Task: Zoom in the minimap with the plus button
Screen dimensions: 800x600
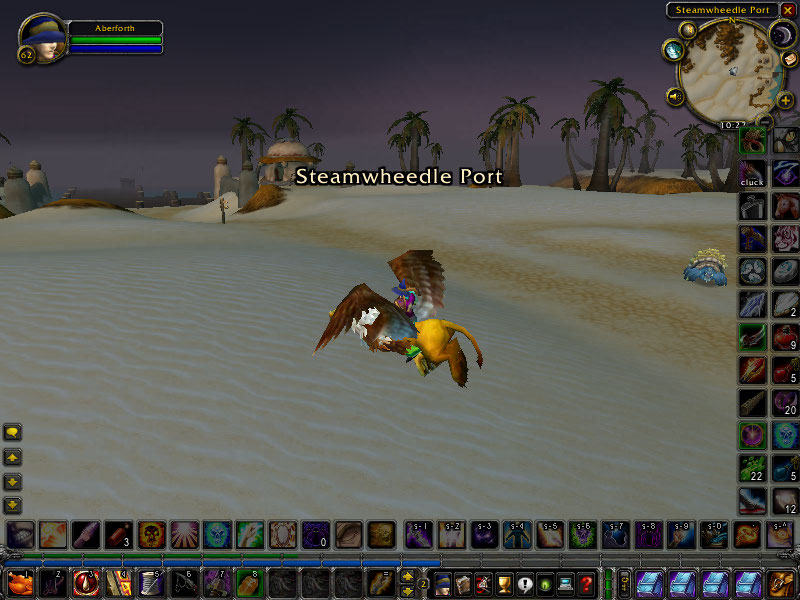Action: point(785,99)
